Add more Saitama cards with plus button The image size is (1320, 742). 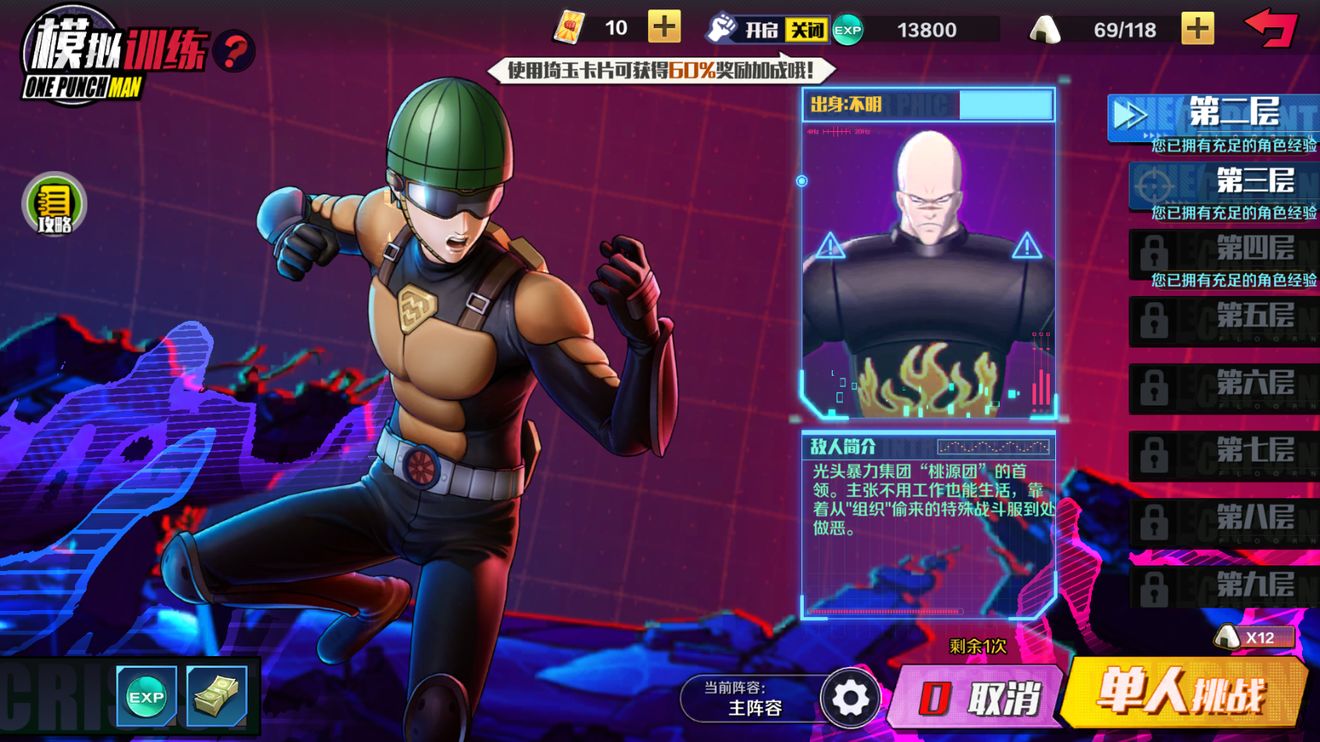664,27
